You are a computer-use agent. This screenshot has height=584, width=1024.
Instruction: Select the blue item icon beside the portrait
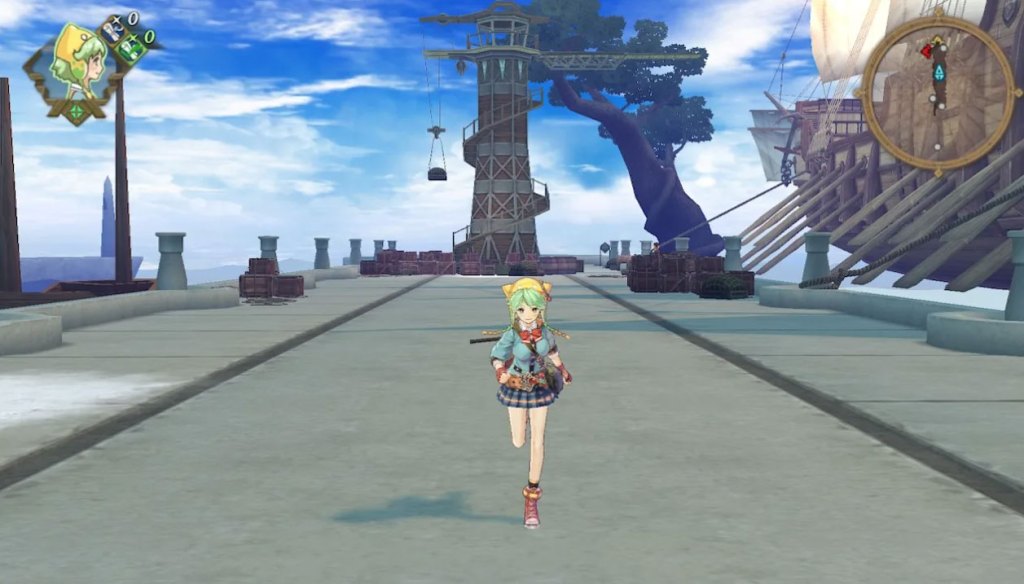111,29
